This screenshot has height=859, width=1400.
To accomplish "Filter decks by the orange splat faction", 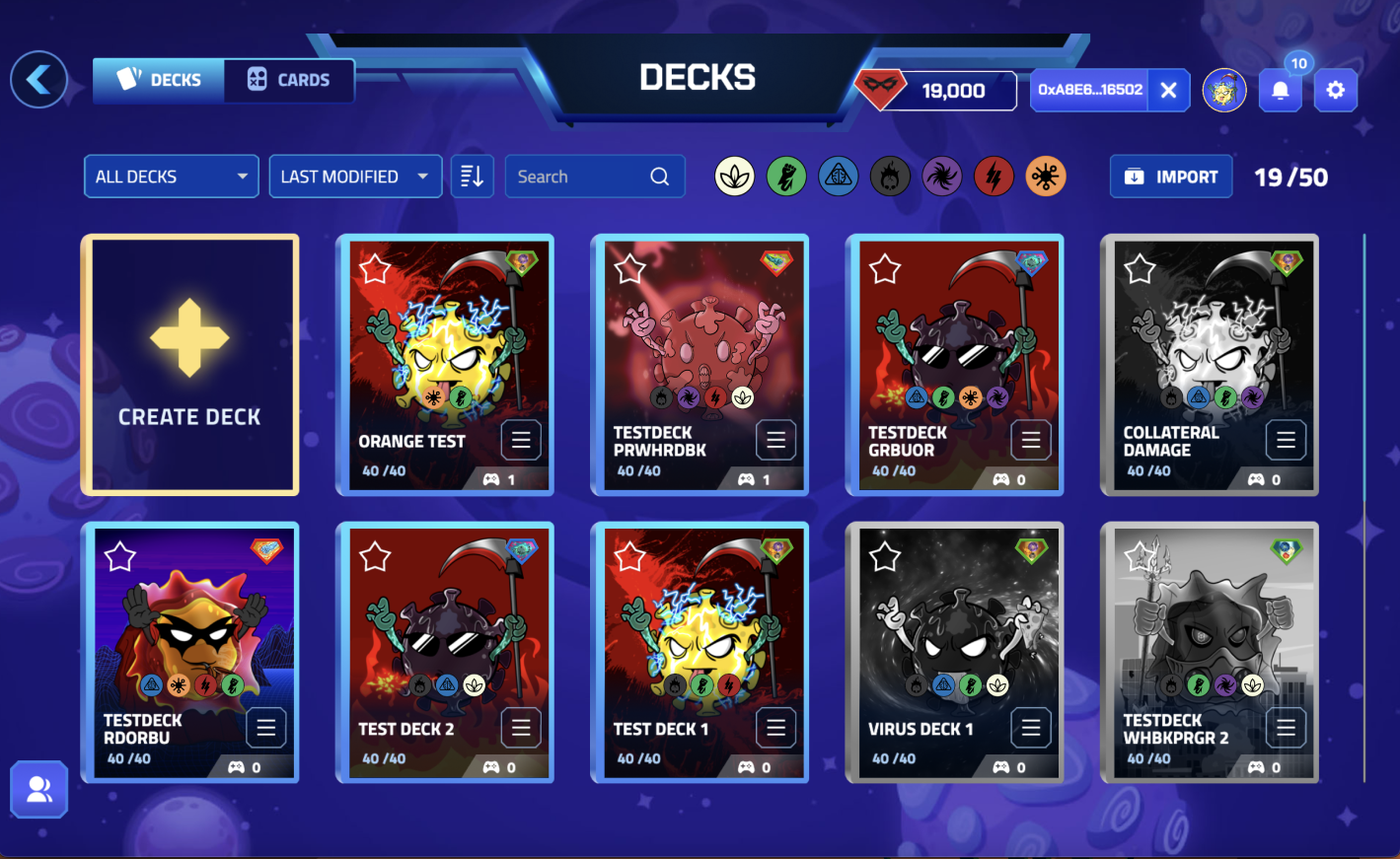I will point(1046,177).
